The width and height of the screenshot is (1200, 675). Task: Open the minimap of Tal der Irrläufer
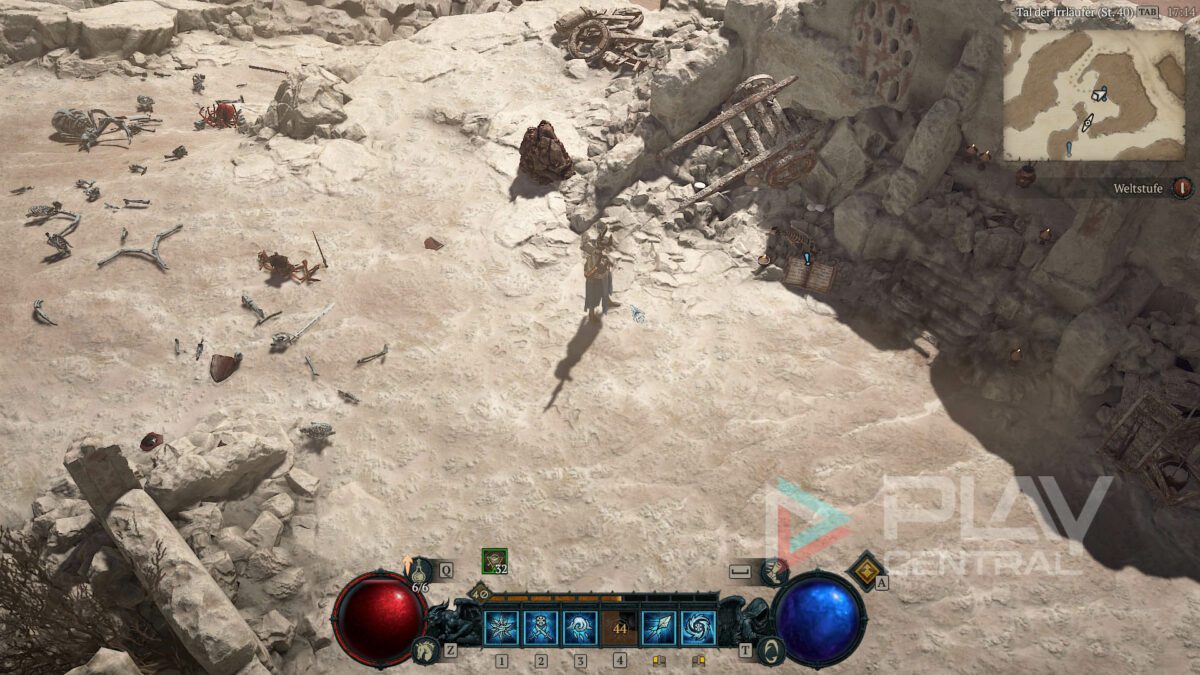coord(1093,95)
